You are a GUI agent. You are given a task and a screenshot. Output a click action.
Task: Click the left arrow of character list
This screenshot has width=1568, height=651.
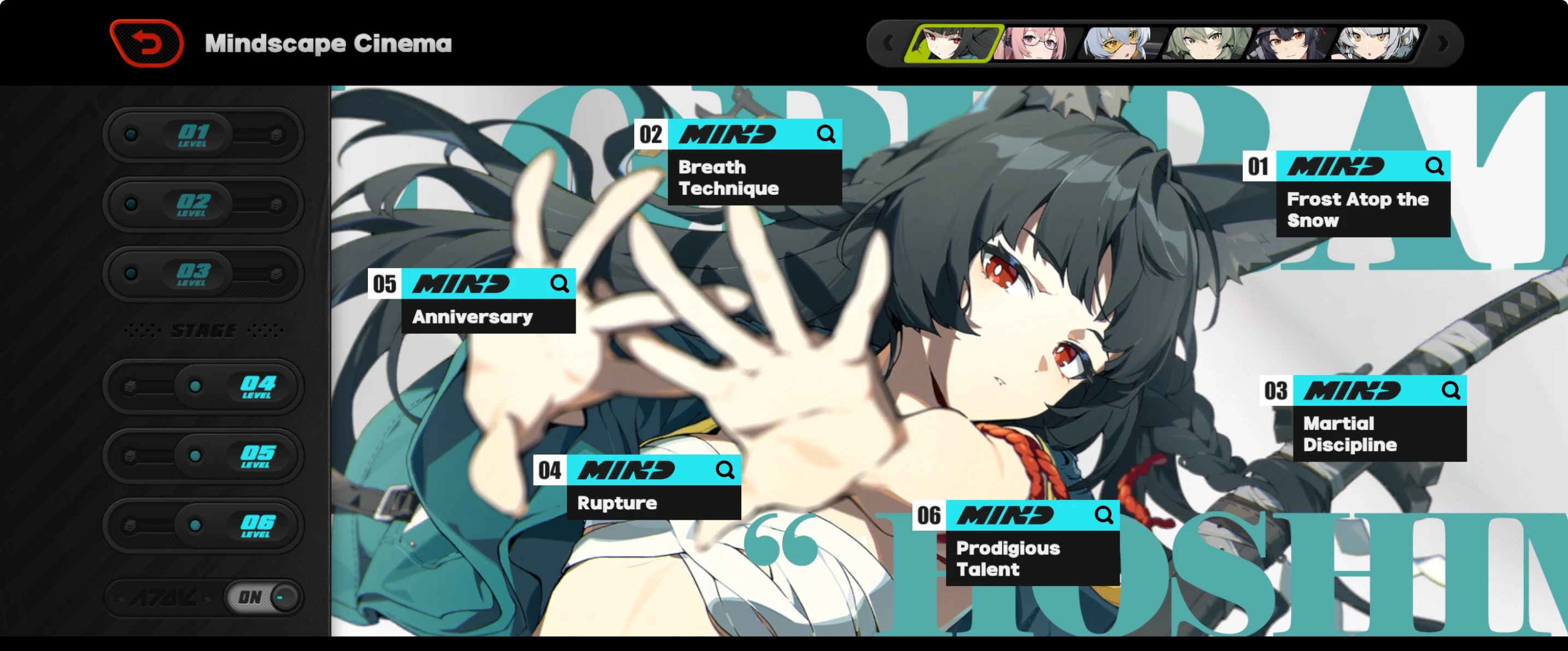click(888, 43)
